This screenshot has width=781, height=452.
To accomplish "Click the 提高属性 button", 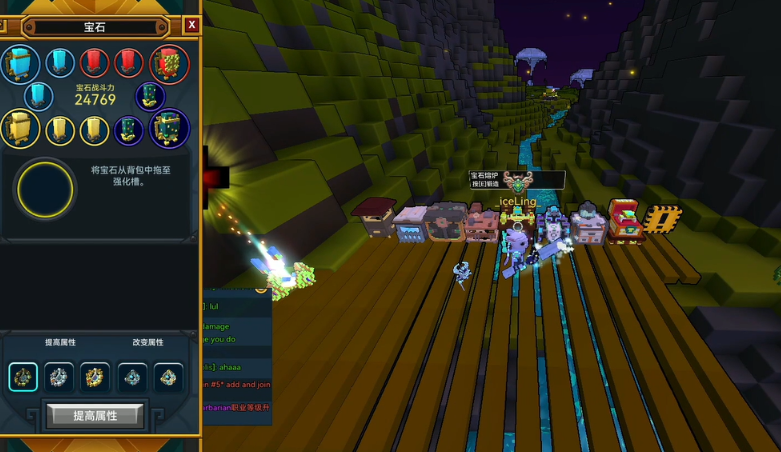I will [95, 415].
